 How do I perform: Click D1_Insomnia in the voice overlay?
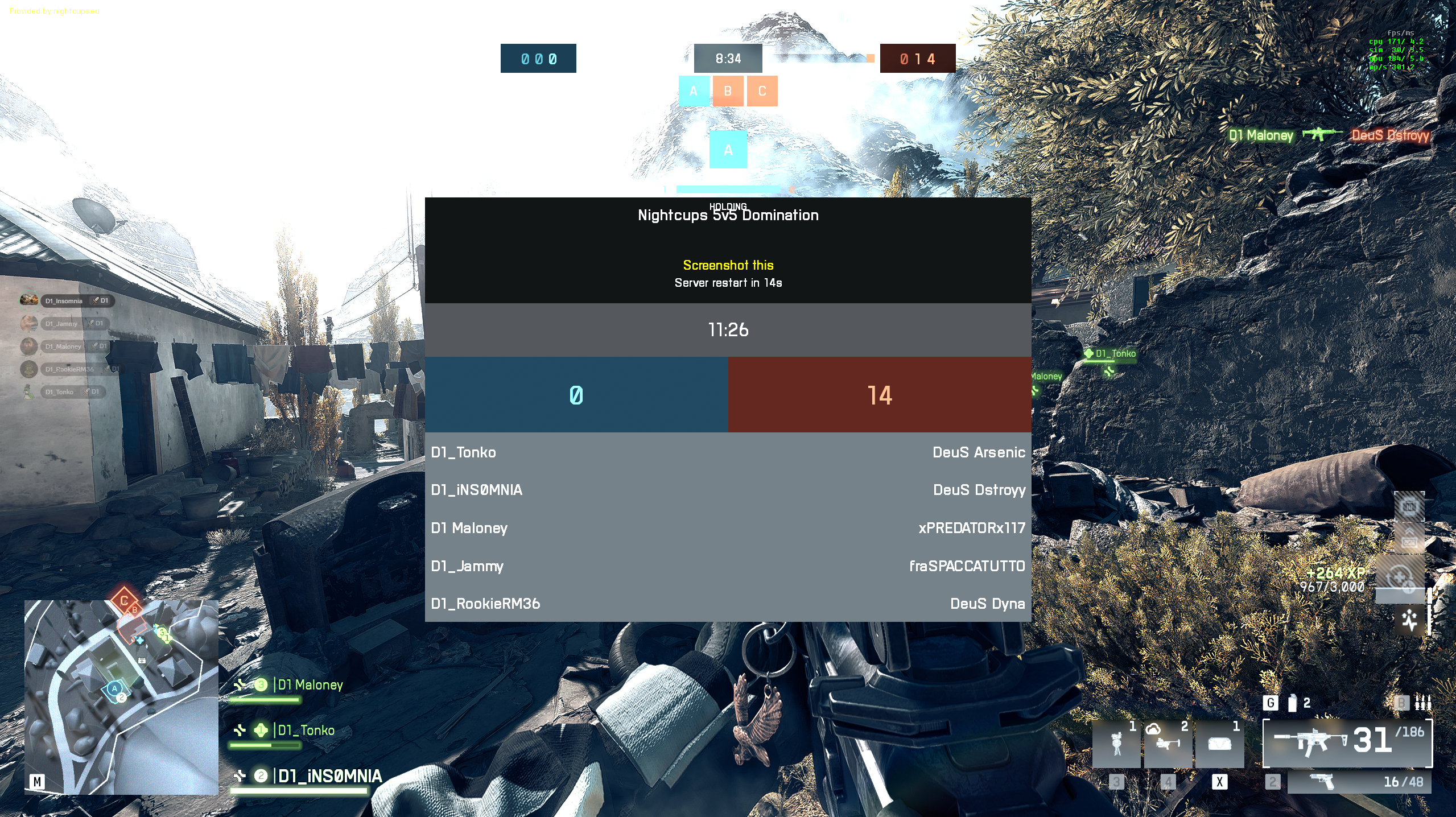[x=64, y=301]
